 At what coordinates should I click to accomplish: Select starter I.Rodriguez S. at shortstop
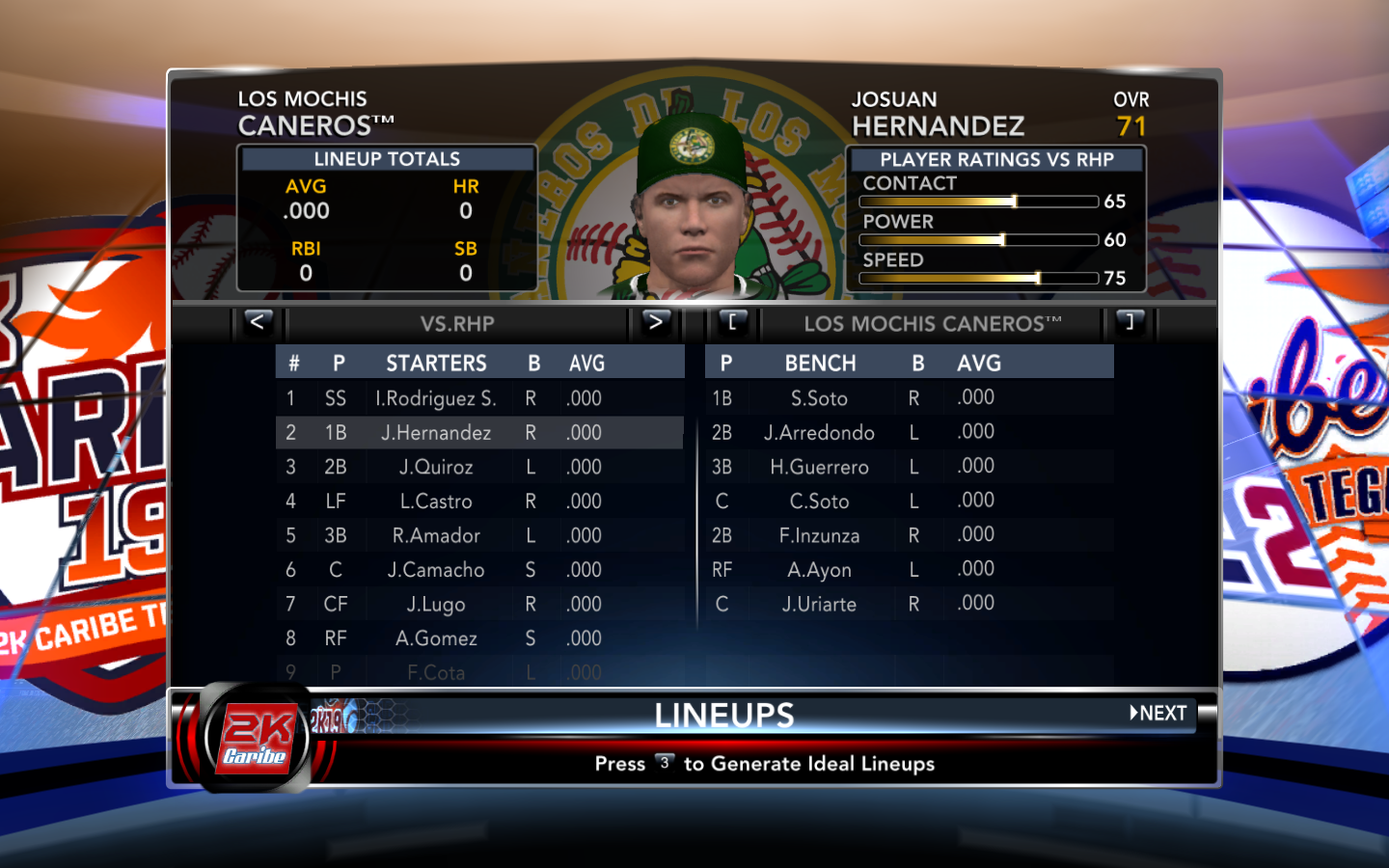coord(436,398)
